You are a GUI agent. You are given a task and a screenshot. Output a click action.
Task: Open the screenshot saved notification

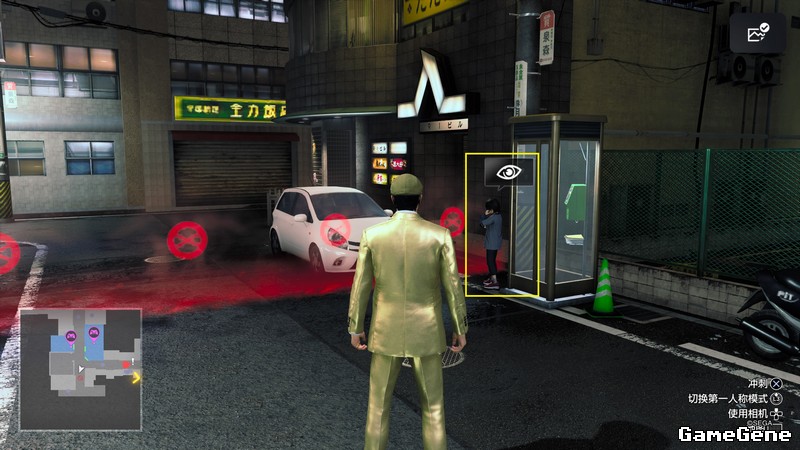pyautogui.click(x=757, y=34)
